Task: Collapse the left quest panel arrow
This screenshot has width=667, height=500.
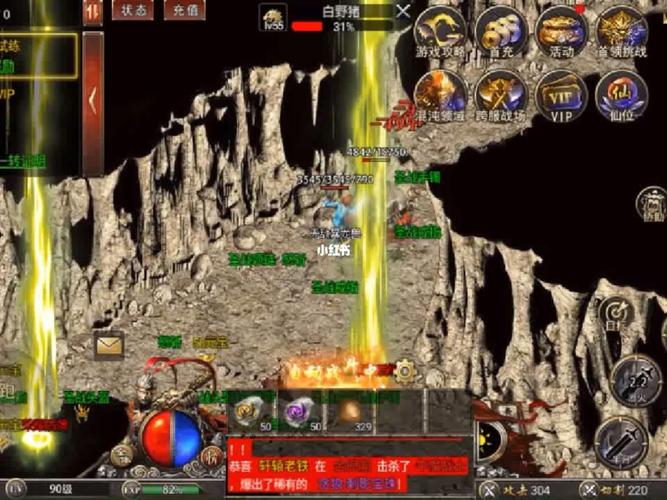Action: pyautogui.click(x=92, y=100)
